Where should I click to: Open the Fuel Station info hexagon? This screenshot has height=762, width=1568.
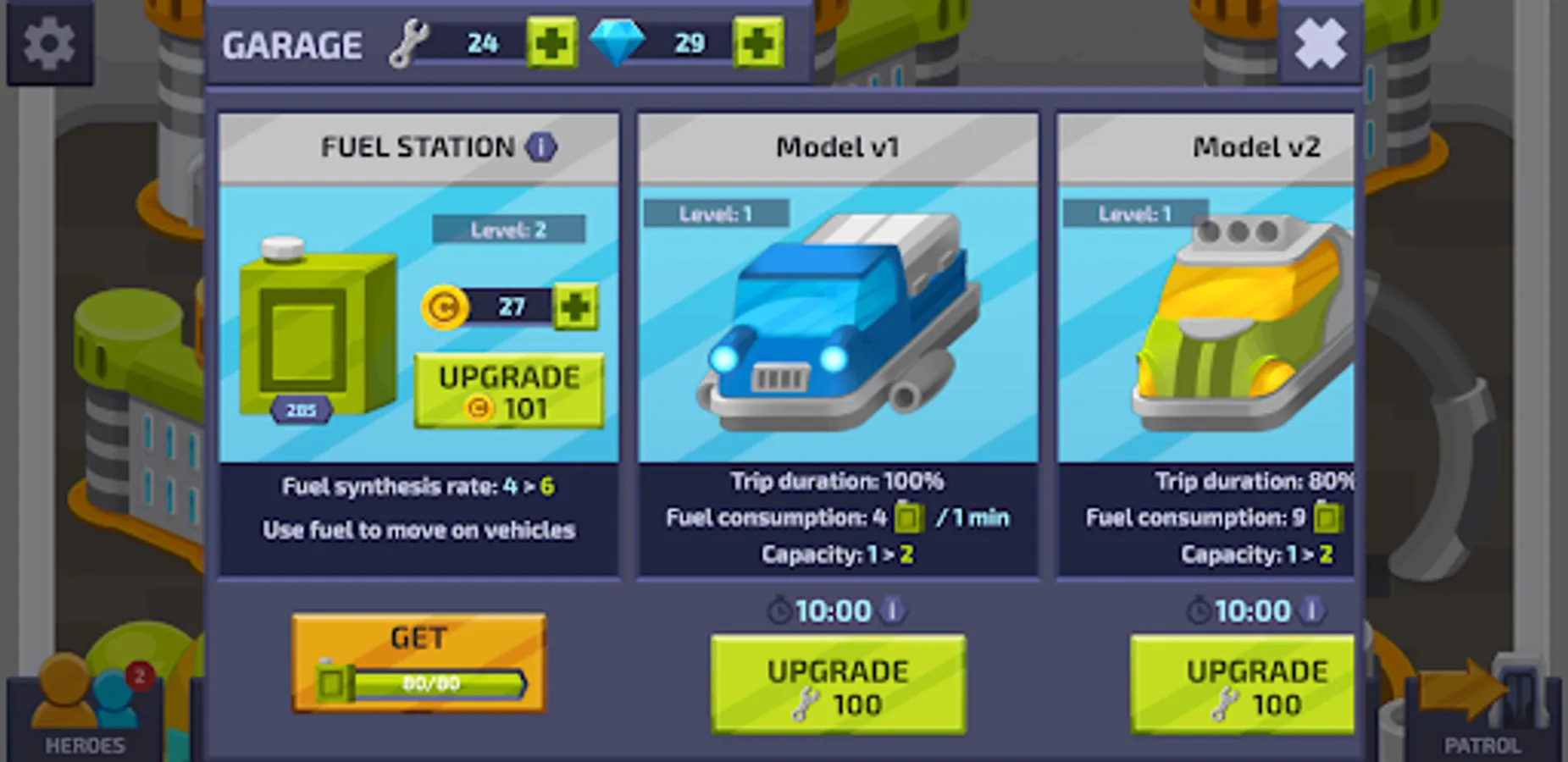[x=540, y=146]
